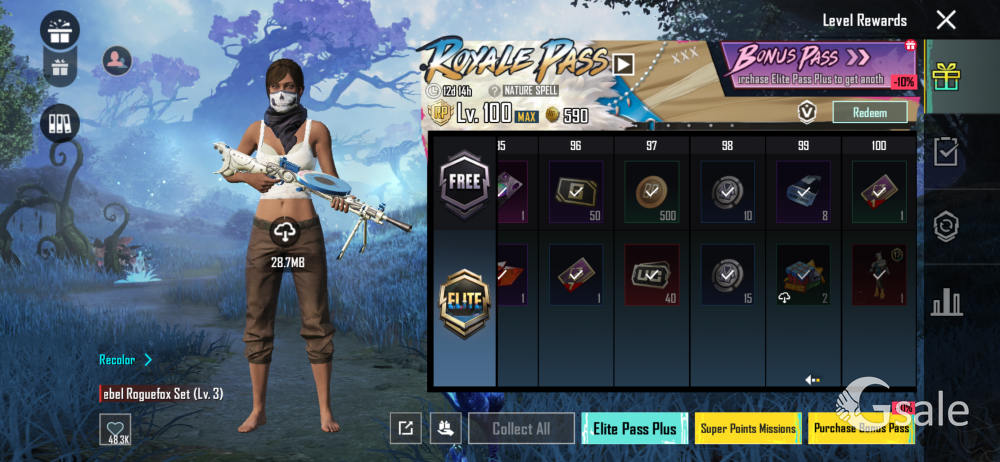The width and height of the screenshot is (1000, 462).
Task: Select the FREE pass tier badge
Action: click(x=464, y=183)
